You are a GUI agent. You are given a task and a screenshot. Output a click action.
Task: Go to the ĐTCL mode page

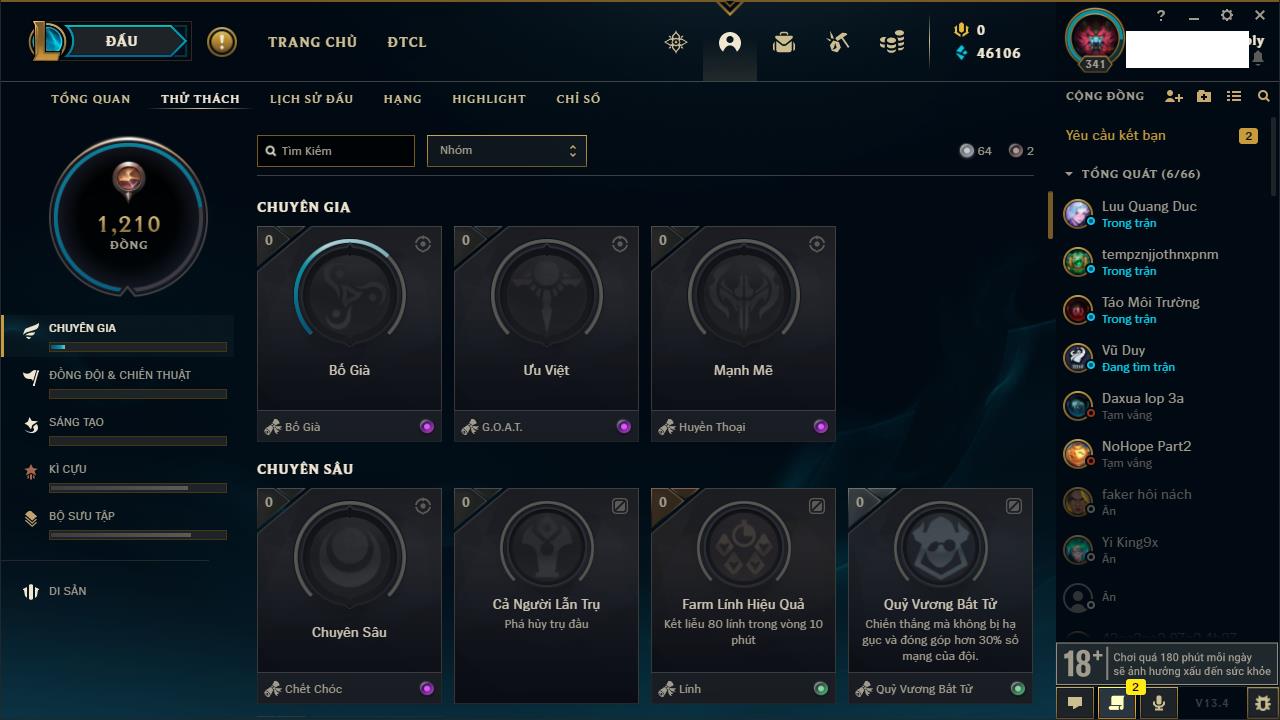point(407,42)
